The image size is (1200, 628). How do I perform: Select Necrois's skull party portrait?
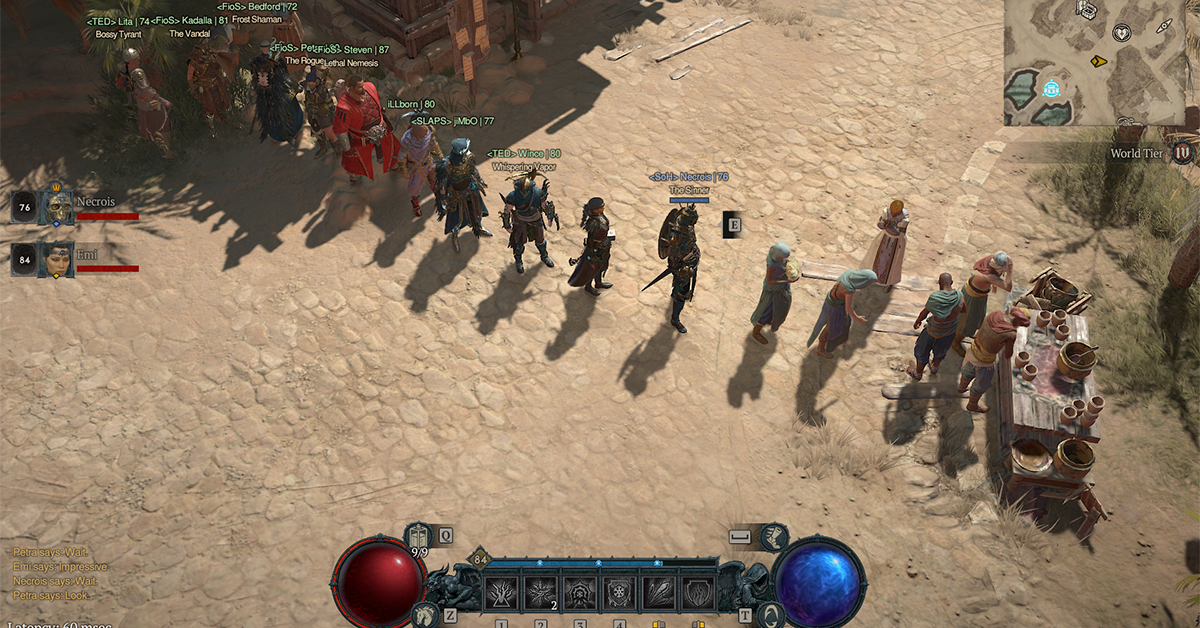[x=58, y=207]
